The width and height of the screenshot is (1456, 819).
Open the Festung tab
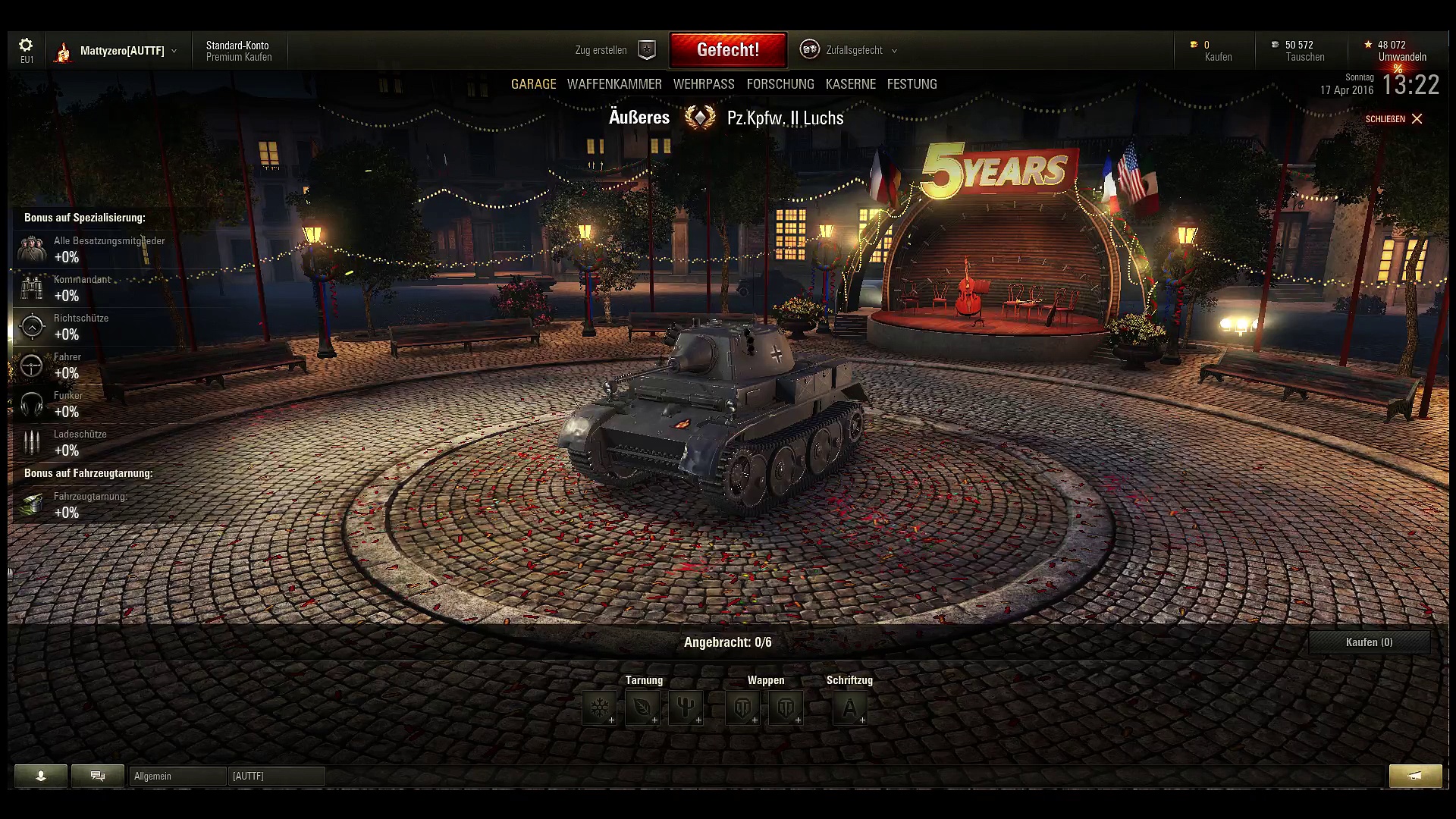tap(912, 84)
